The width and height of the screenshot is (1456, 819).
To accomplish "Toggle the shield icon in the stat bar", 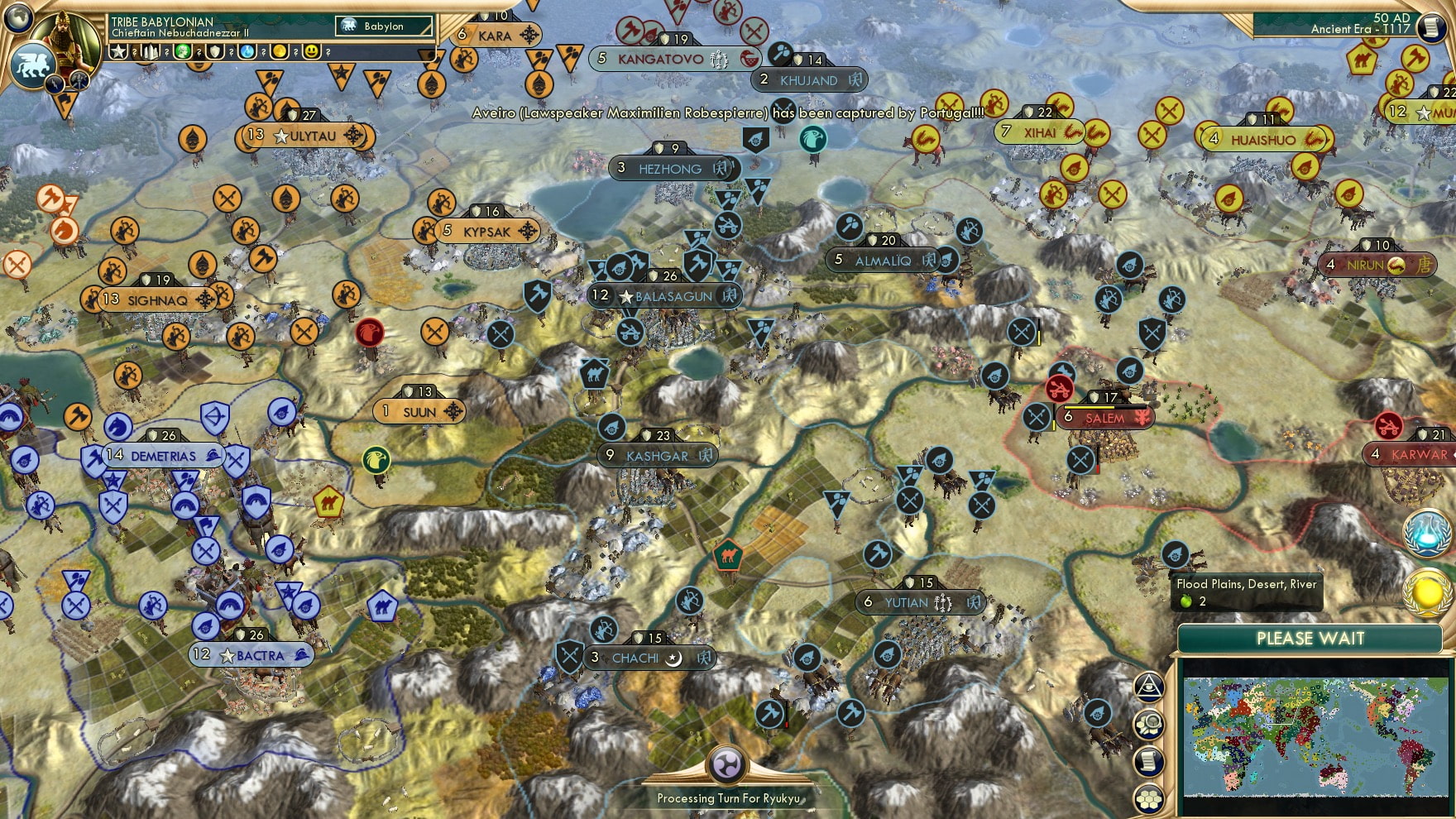I will [216, 52].
